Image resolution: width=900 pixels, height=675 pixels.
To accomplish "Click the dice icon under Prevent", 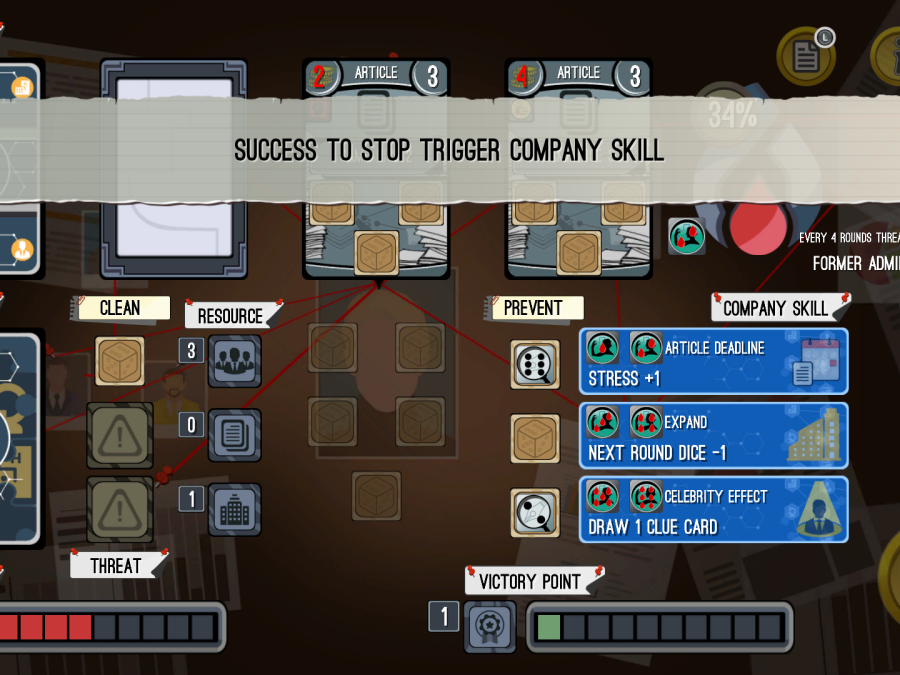I will [x=535, y=364].
